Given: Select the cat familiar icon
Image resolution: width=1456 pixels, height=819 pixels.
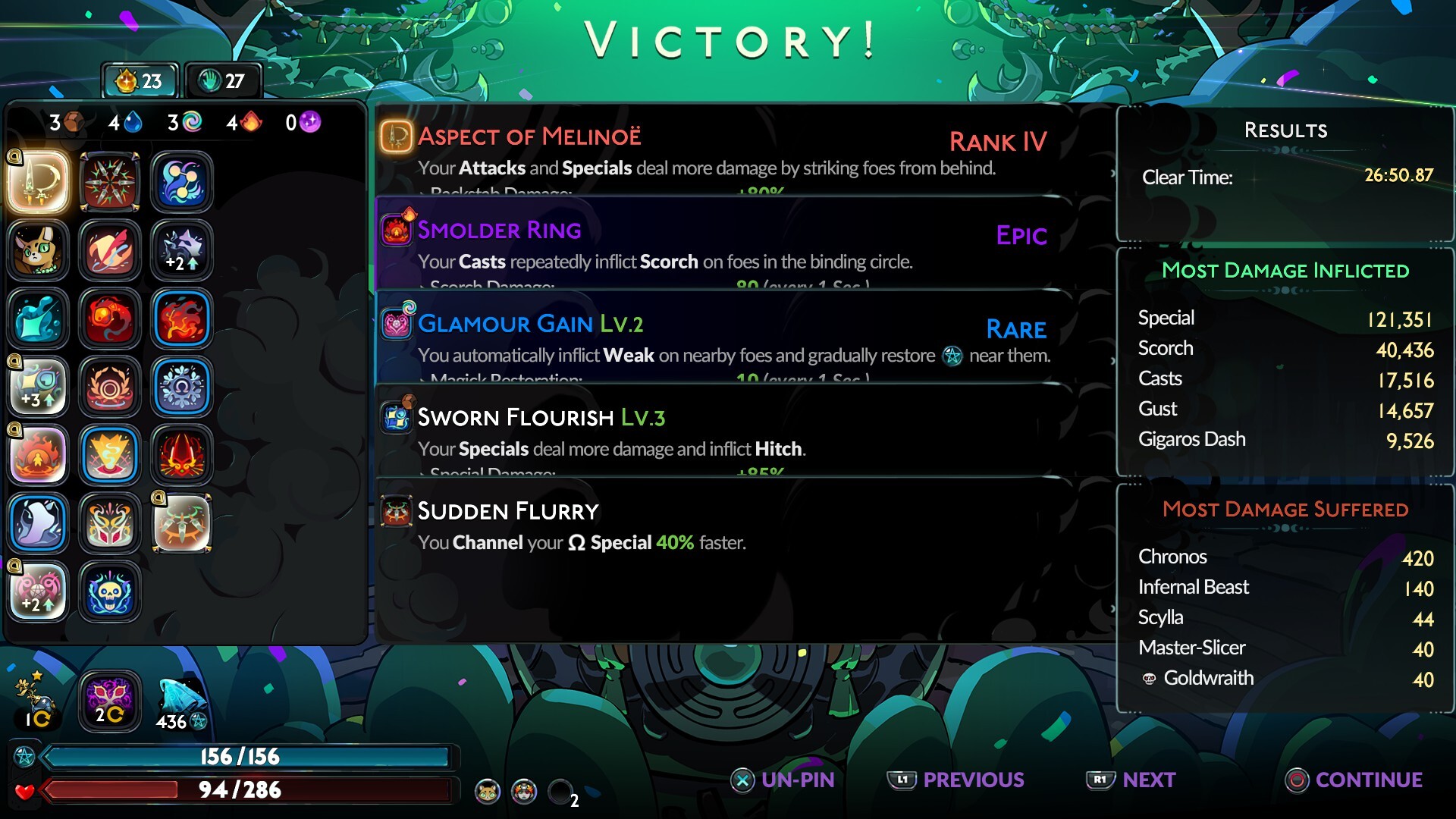Looking at the screenshot, I should click(x=38, y=250).
